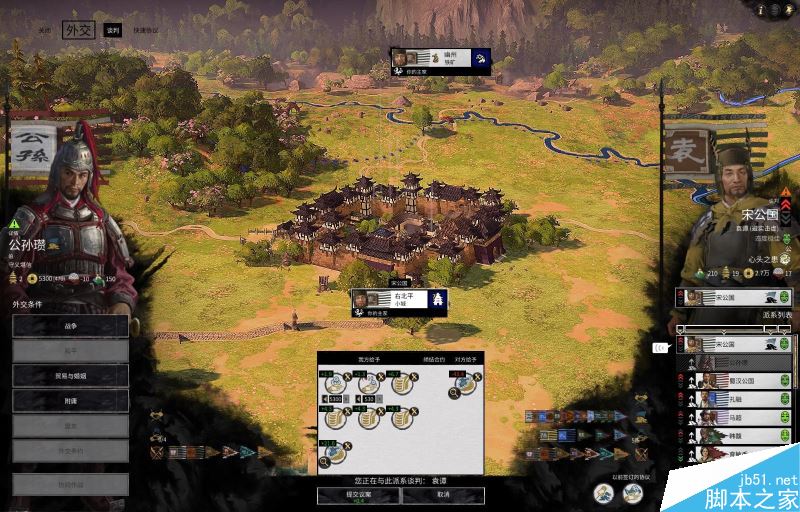Choose the 附庸 (vassal) diplomacy option
The image size is (800, 512).
pyautogui.click(x=70, y=400)
